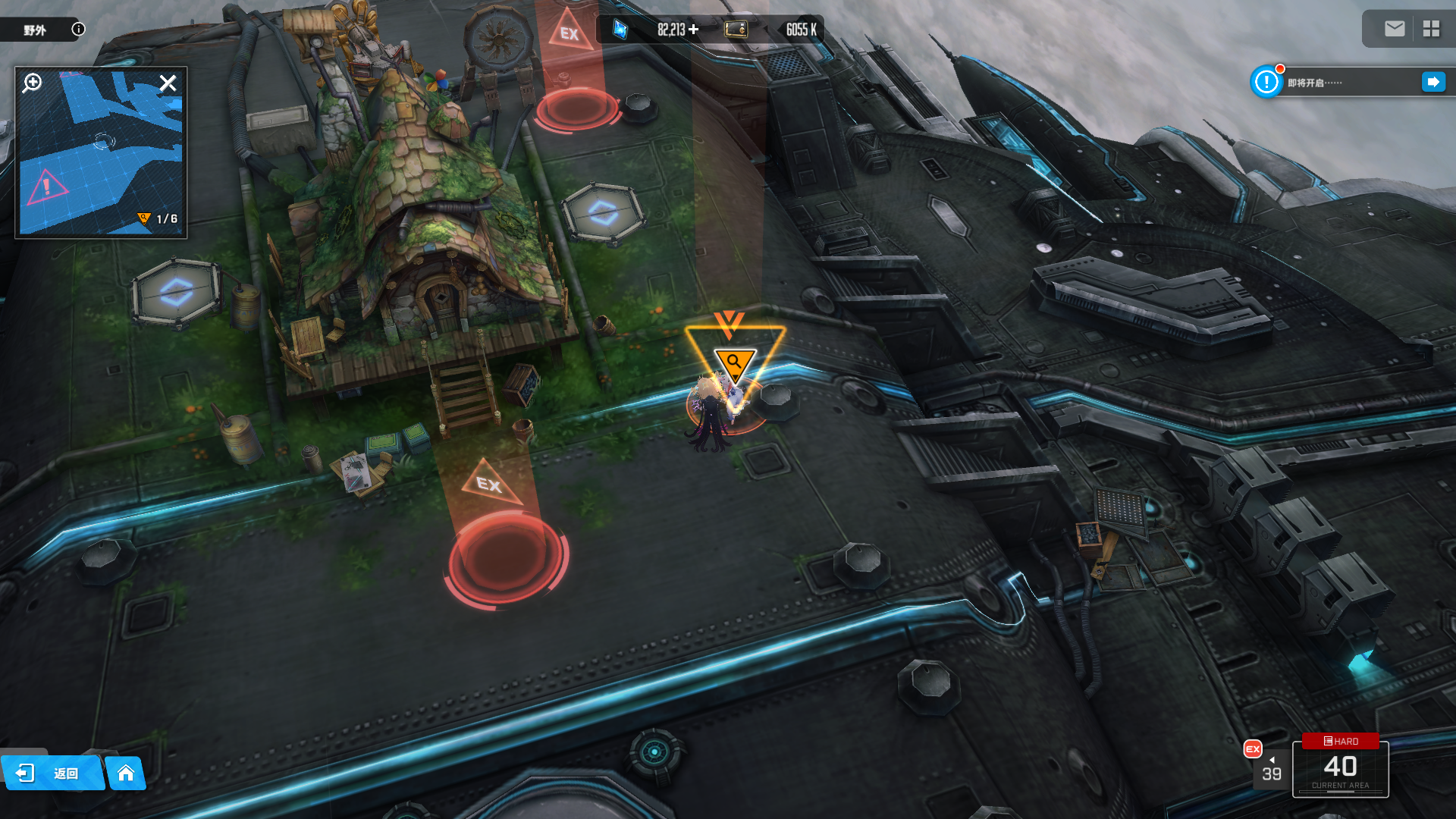Image resolution: width=1456 pixels, height=819 pixels.
Task: Add more blue crystal currency
Action: click(x=693, y=30)
